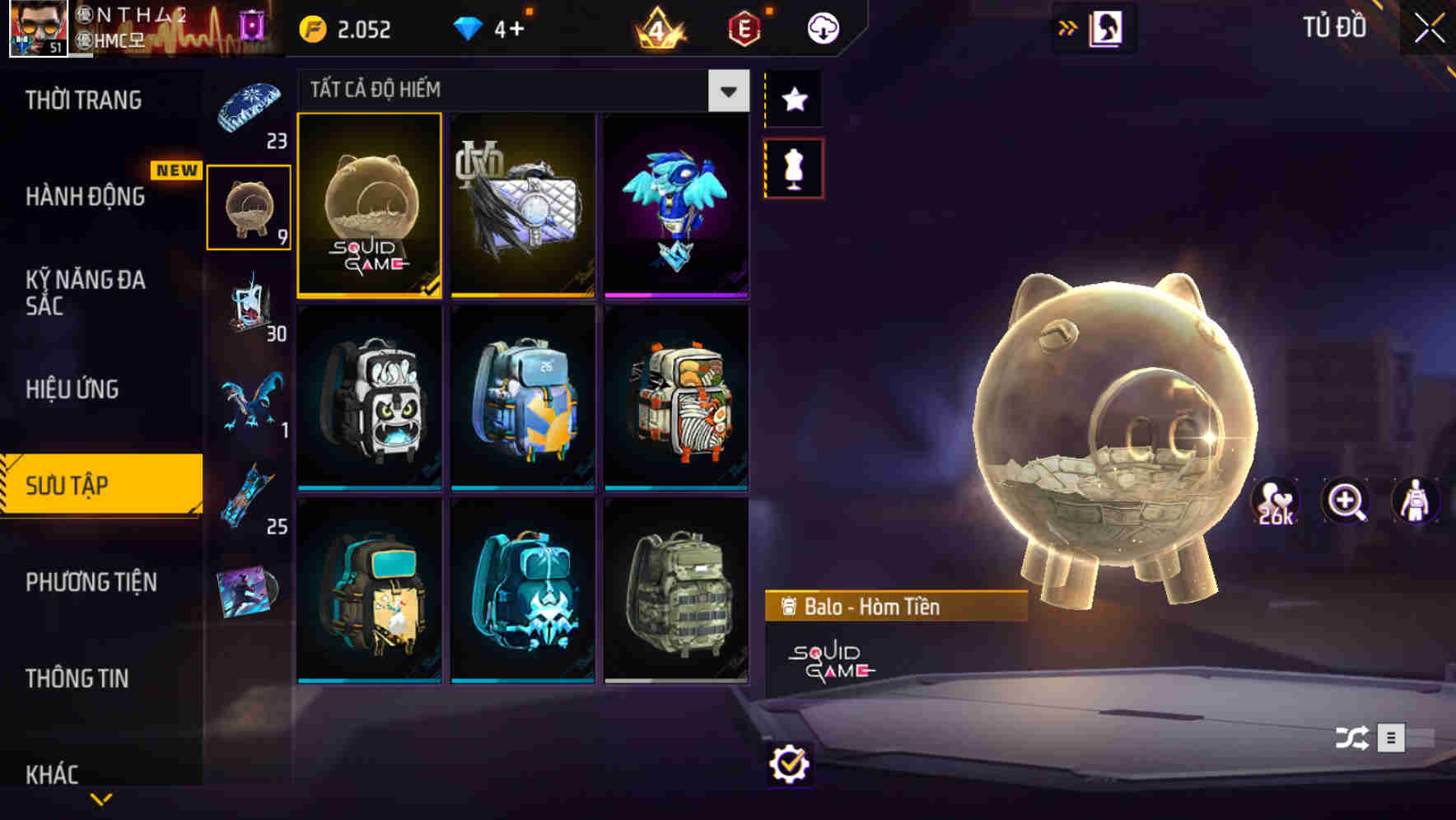The height and width of the screenshot is (820, 1456).
Task: Tap the cloud download icon in top bar
Action: click(822, 27)
